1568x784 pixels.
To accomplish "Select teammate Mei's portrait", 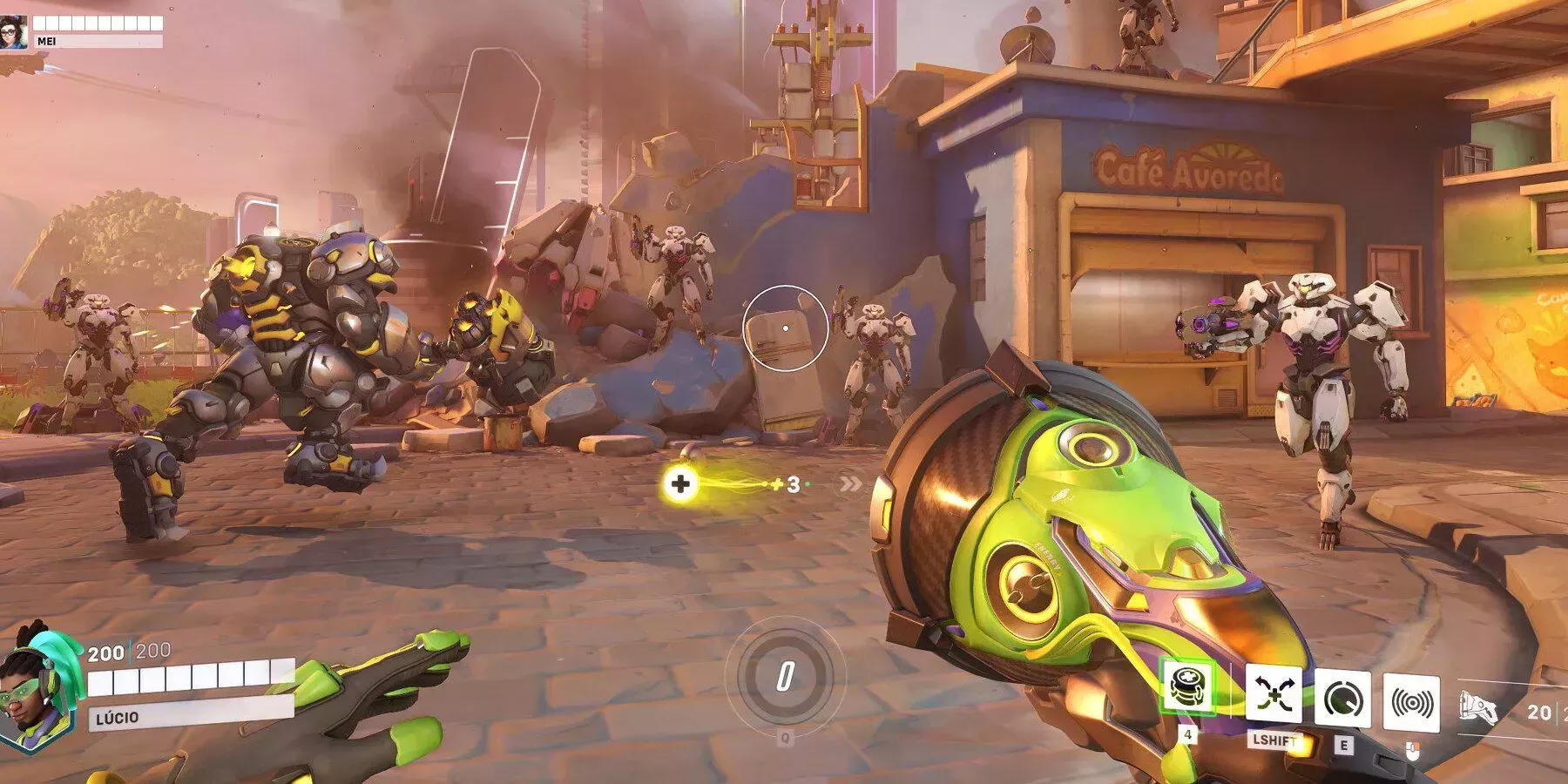I will pos(14,31).
